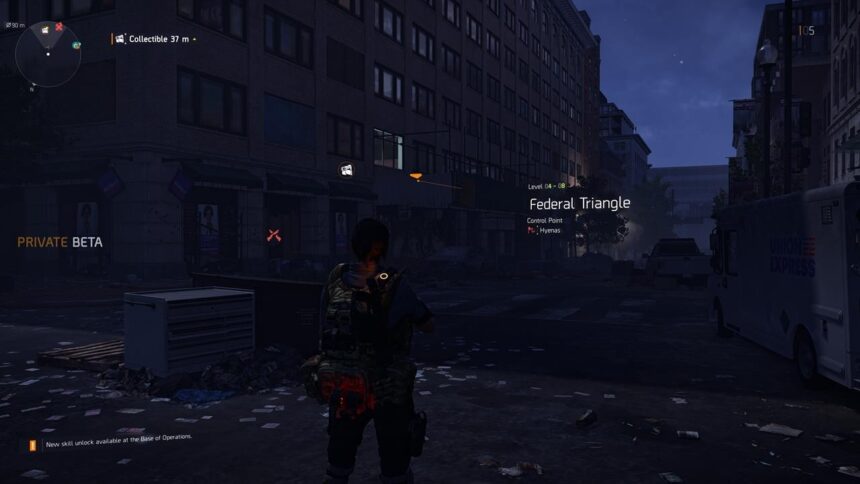Image resolution: width=860 pixels, height=484 pixels.
Task: Click the red X marker on the minimap
Action: tap(59, 27)
